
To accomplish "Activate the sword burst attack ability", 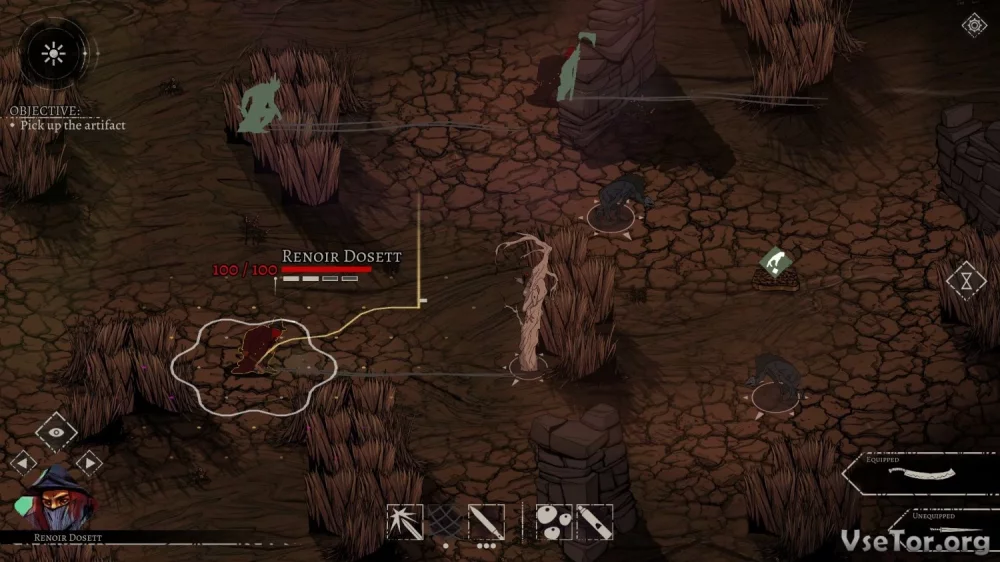I will (405, 522).
